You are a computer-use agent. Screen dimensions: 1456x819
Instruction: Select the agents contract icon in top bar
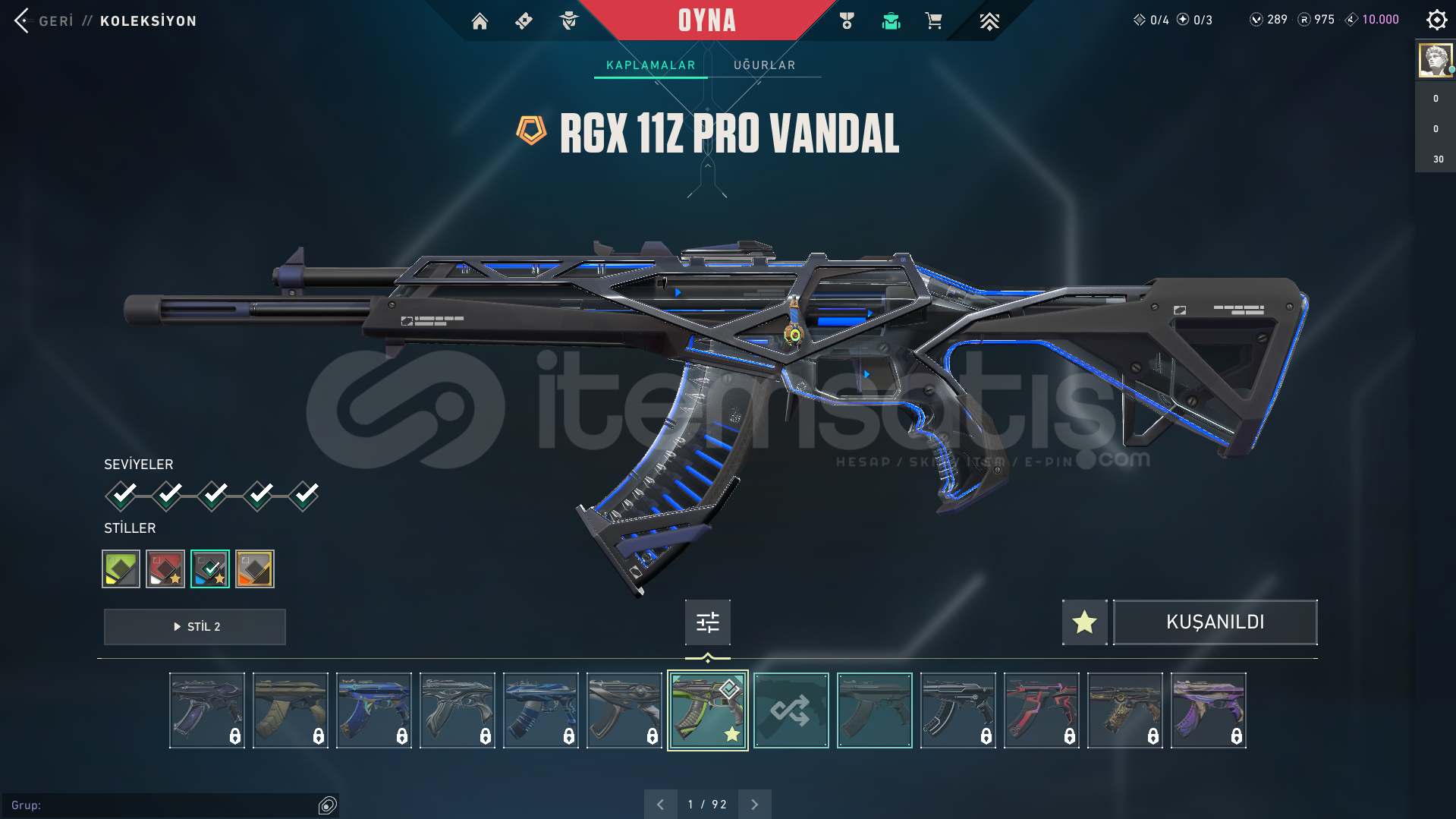pyautogui.click(x=568, y=20)
